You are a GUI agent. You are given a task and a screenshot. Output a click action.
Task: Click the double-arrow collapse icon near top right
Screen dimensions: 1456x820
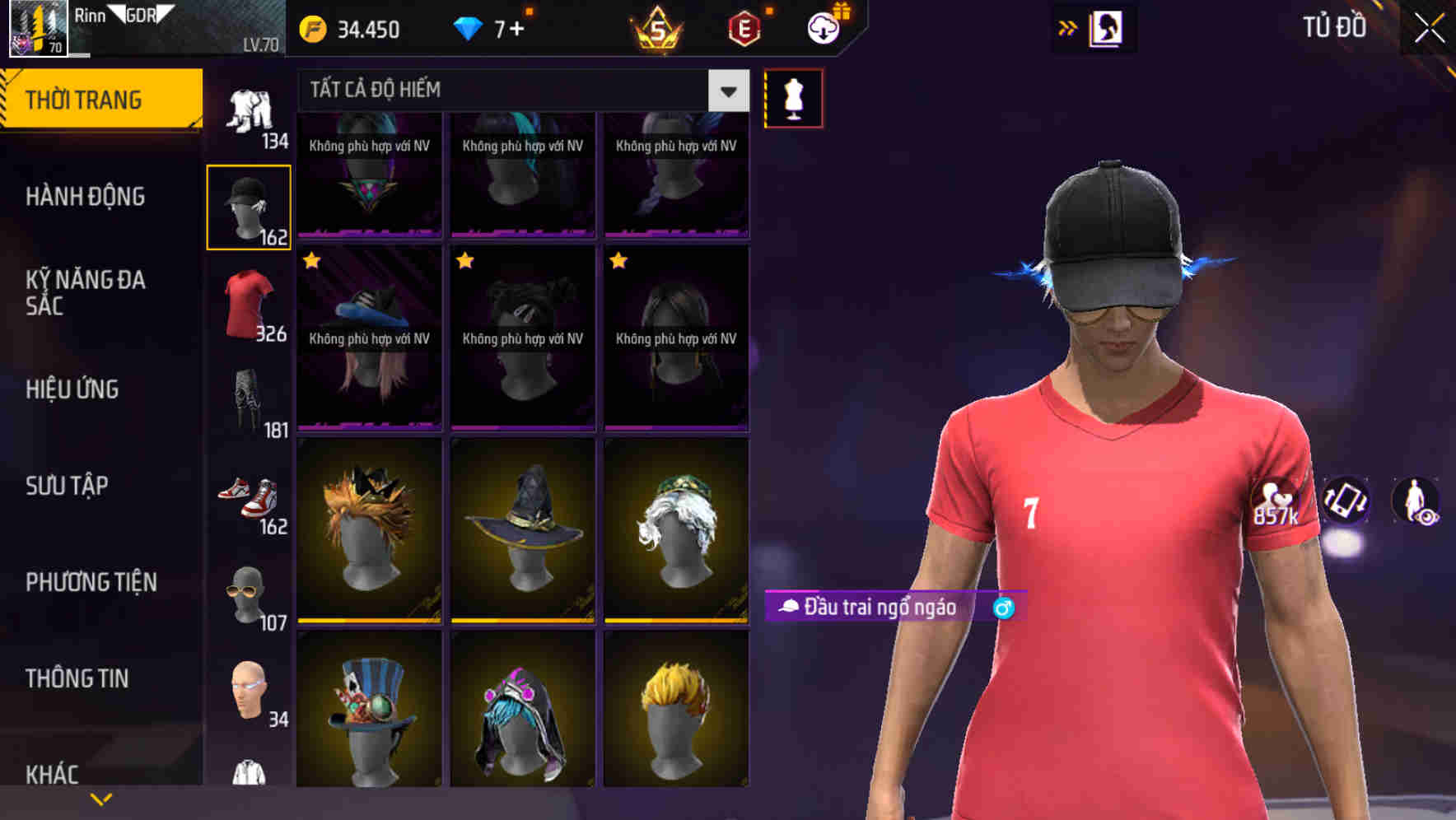click(1067, 27)
